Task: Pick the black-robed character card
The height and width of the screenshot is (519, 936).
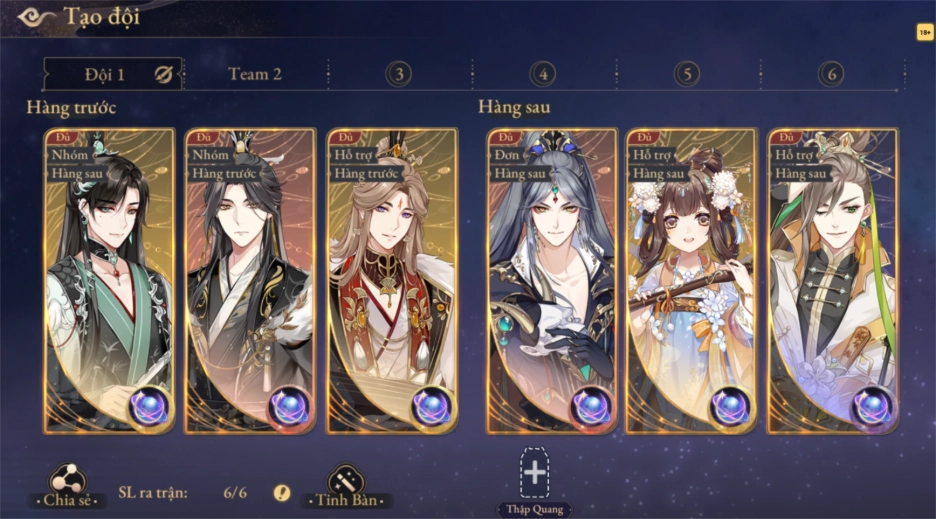Action: pyautogui.click(x=250, y=281)
